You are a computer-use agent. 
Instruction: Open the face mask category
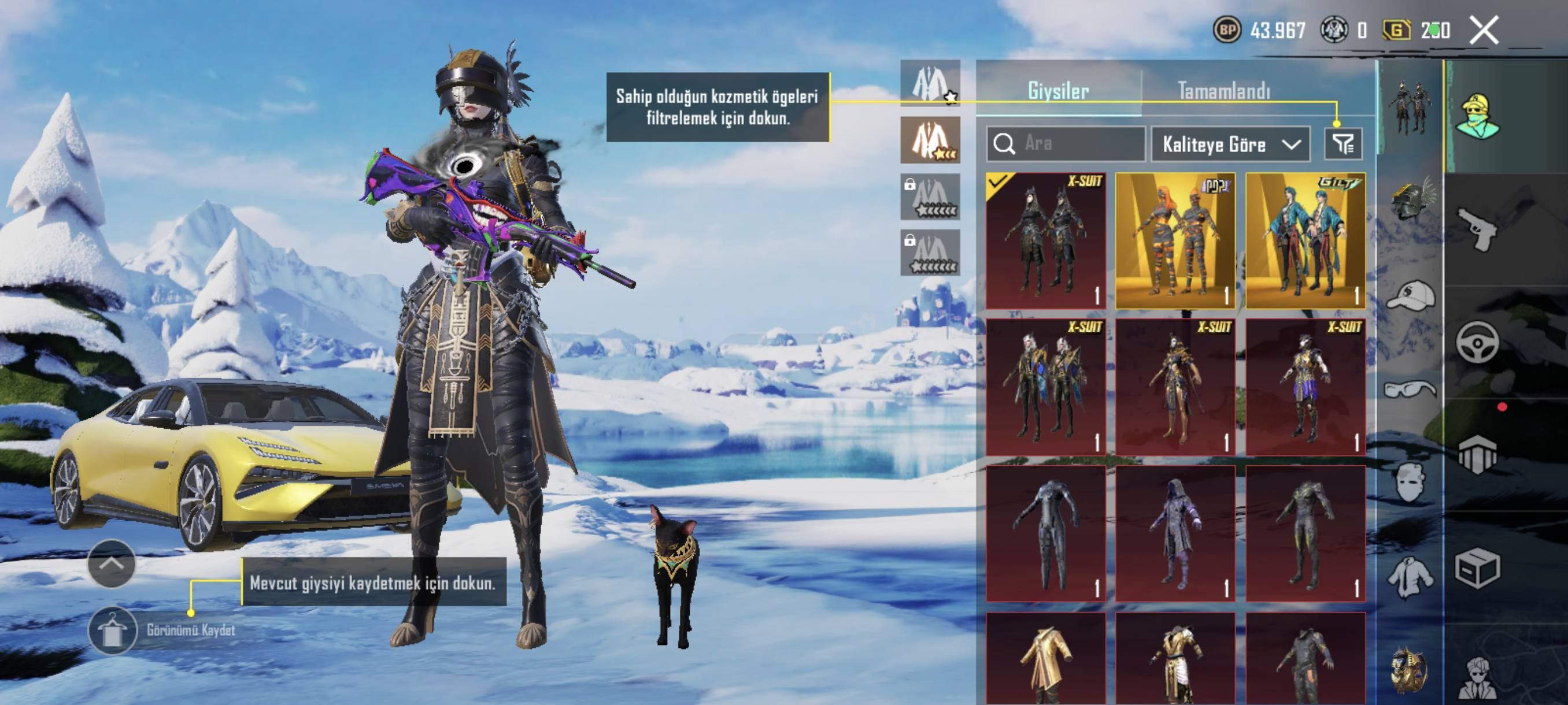point(1410,483)
